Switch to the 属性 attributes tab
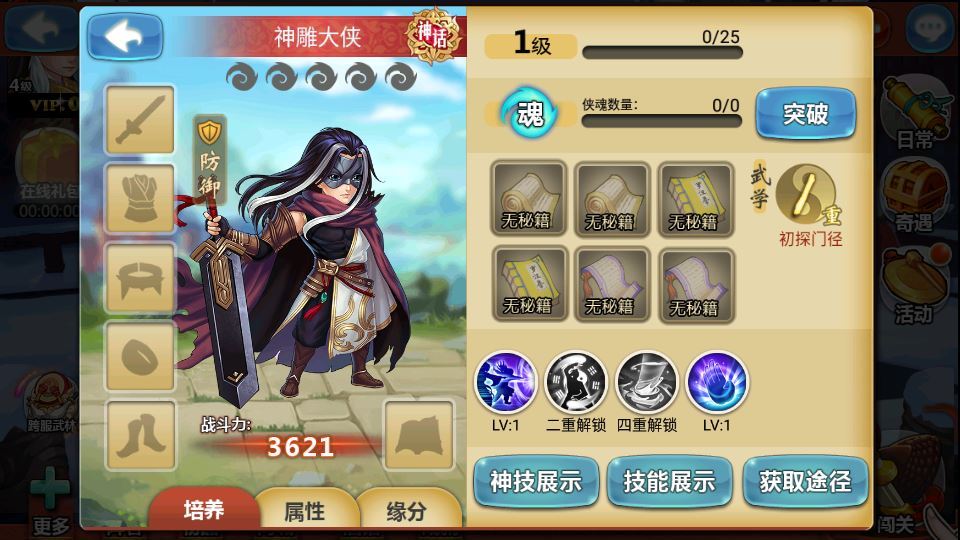960x540 pixels. [x=304, y=511]
